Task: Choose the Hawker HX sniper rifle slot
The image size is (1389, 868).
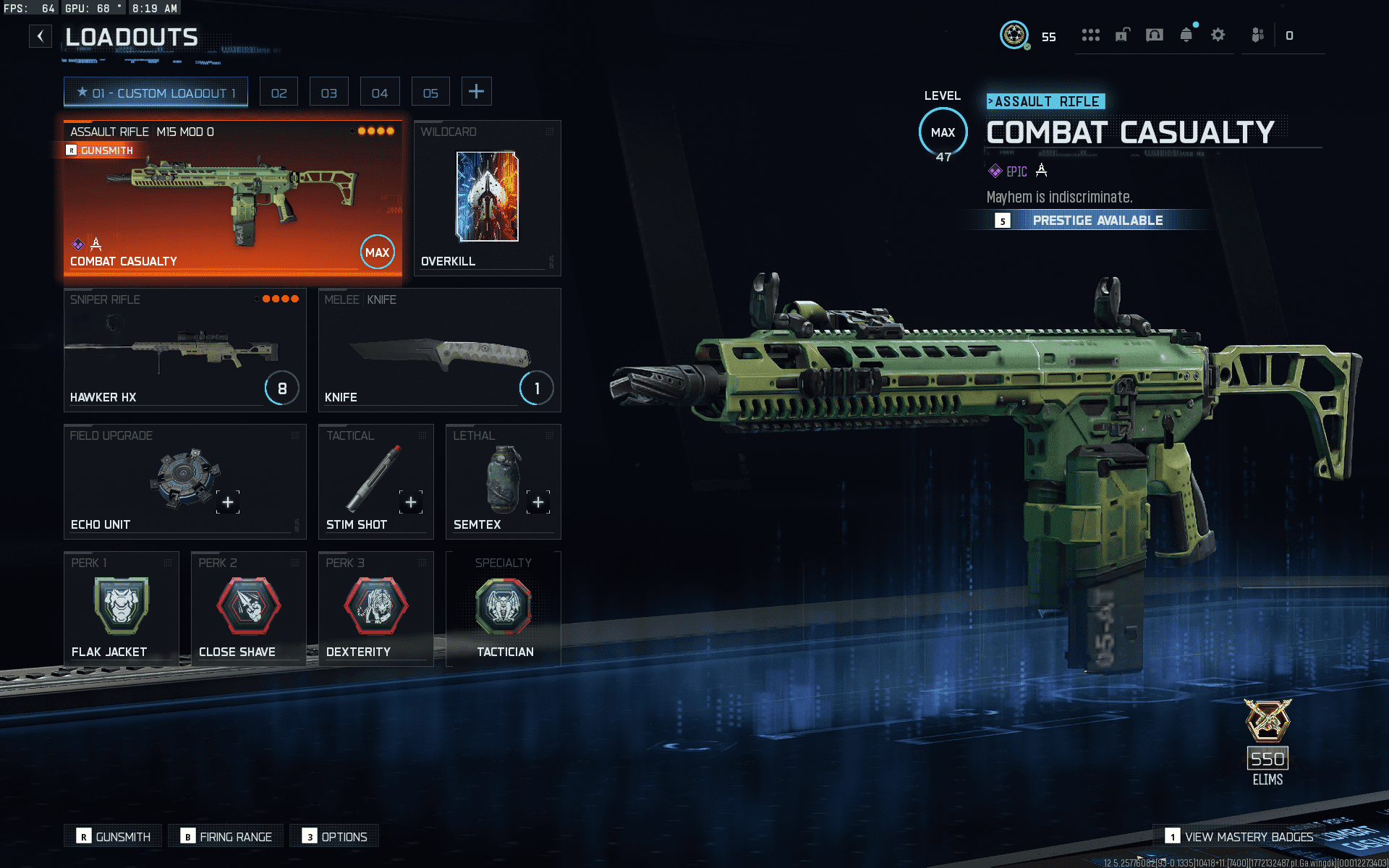Action: coord(184,350)
